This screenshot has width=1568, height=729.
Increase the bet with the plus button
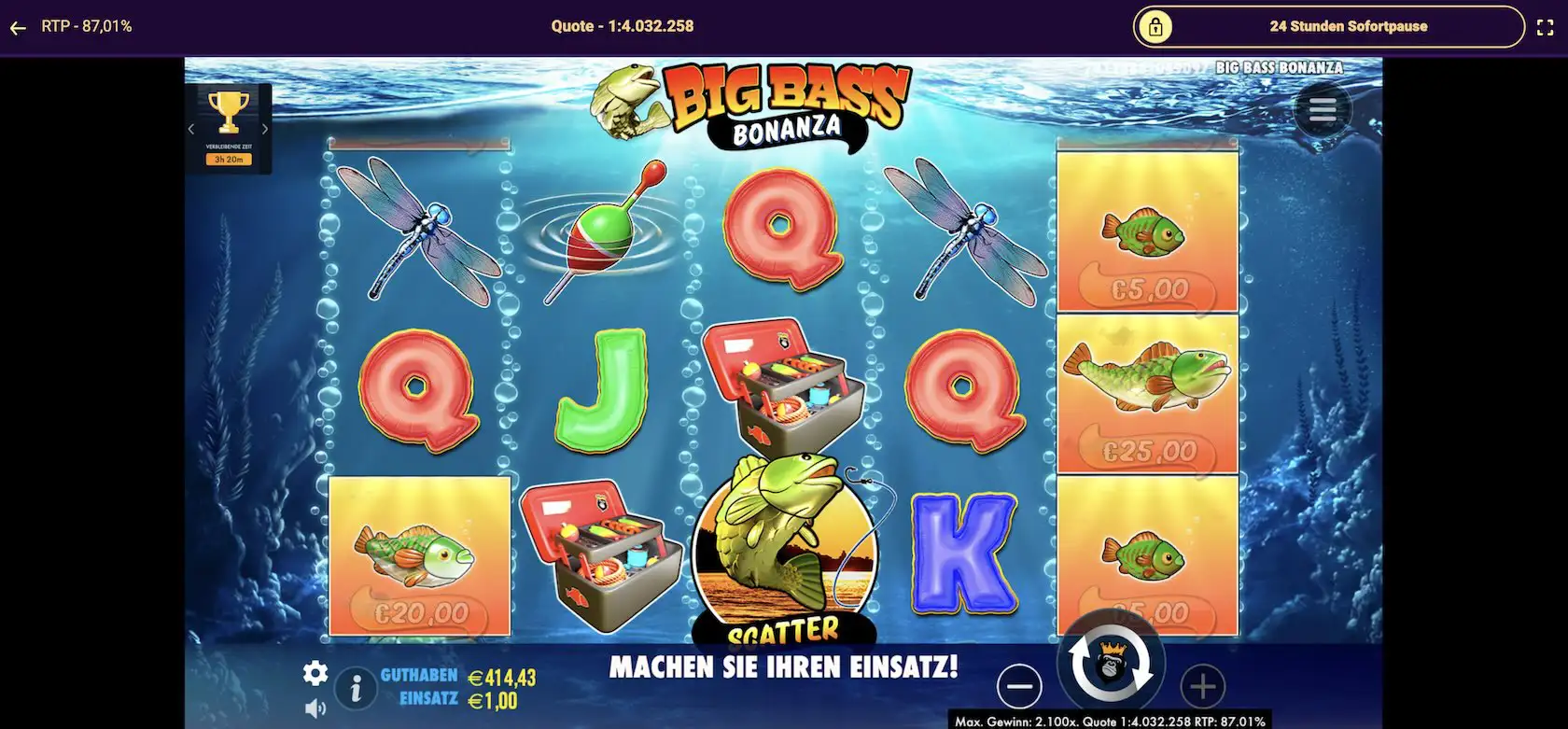pos(1202,686)
